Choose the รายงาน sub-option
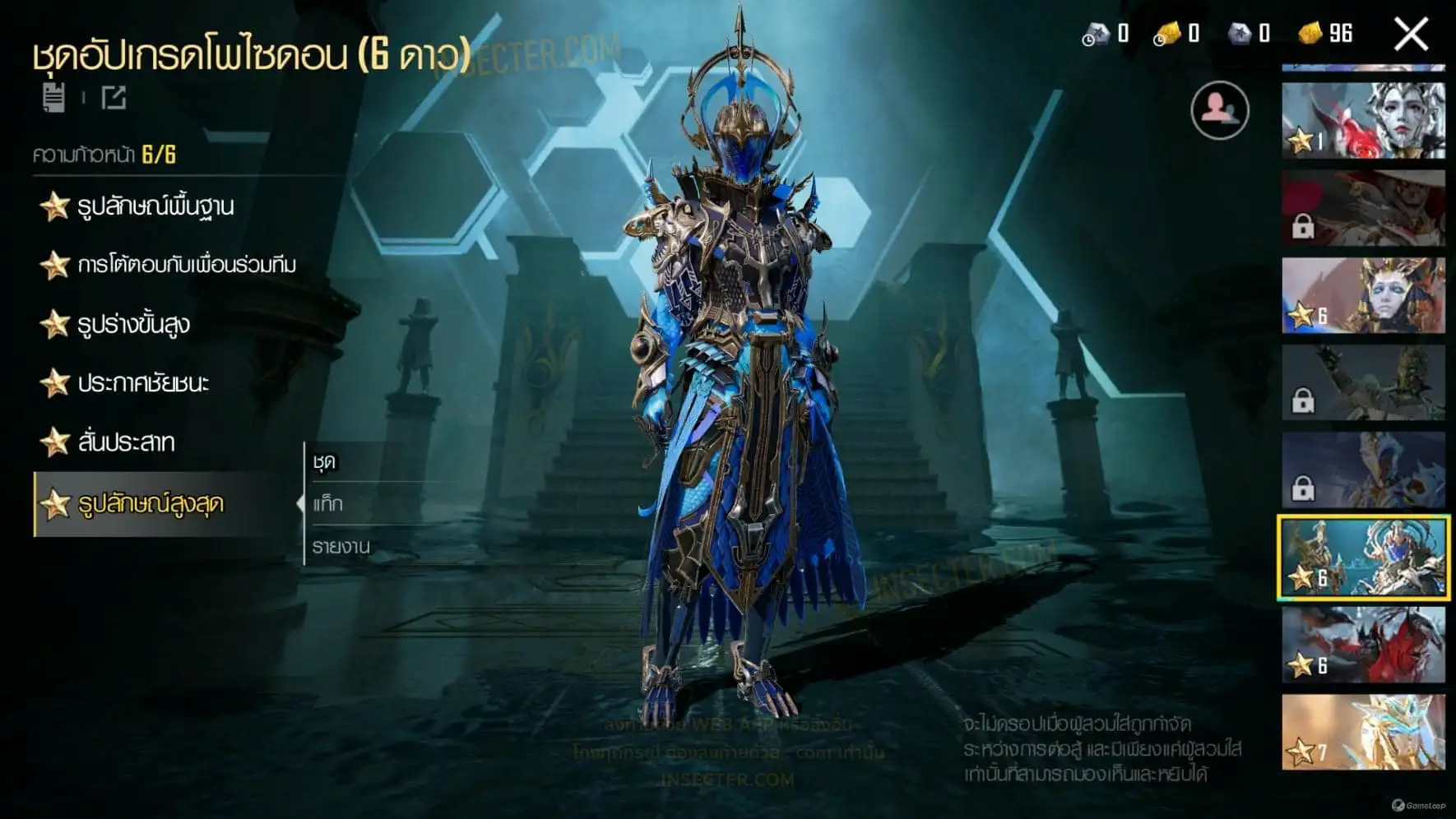This screenshot has height=819, width=1456. 341,546
